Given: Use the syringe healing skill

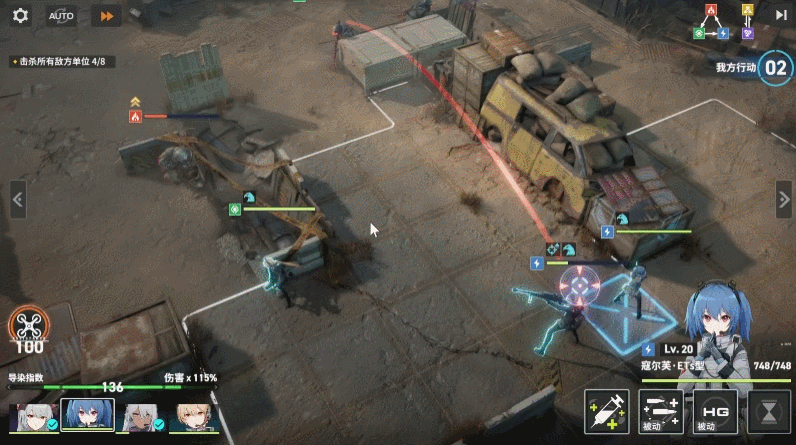Looking at the screenshot, I should pos(607,411).
